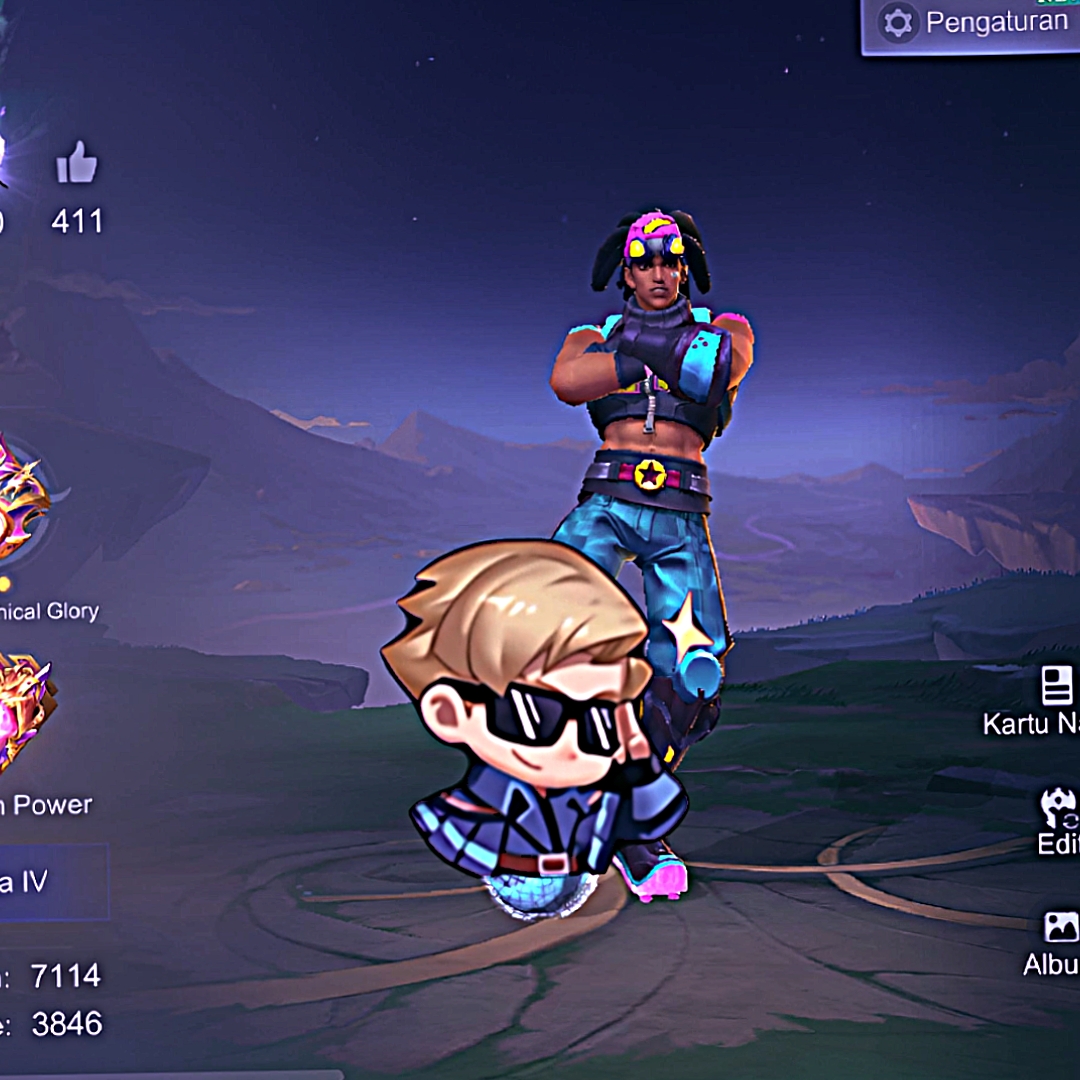This screenshot has height=1080, width=1080.
Task: Open the Pengaturan settings button
Action: click(970, 24)
